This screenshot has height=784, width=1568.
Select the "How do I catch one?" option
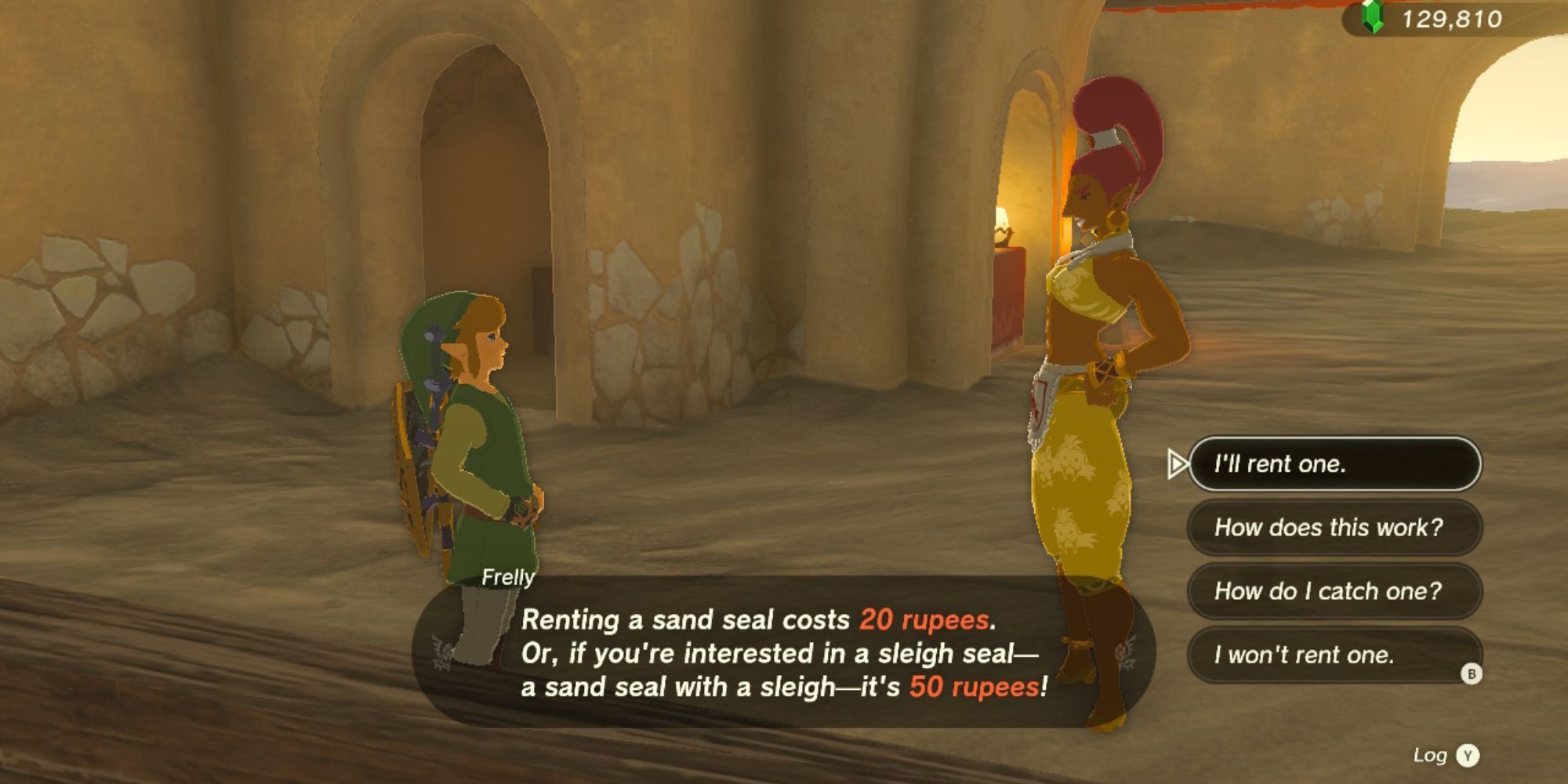click(x=1333, y=591)
